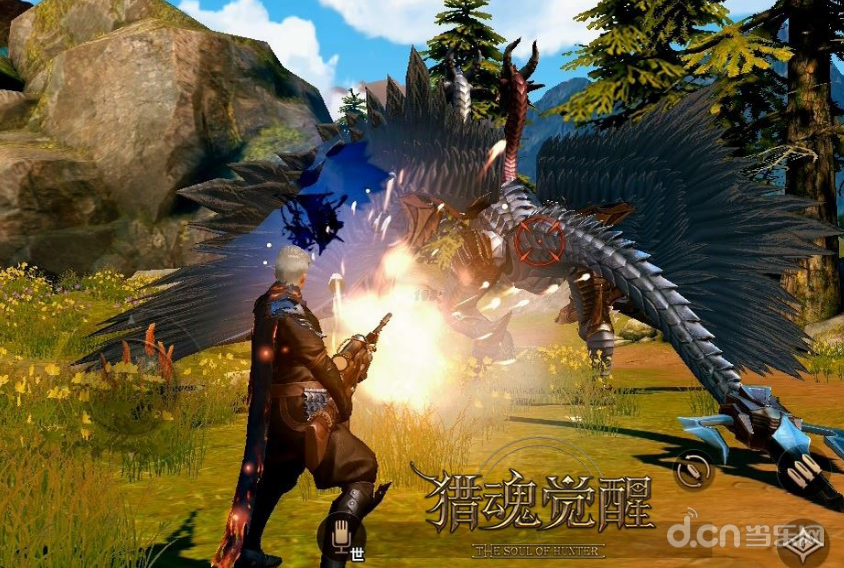Tap the microphone voice chat button
The image size is (844, 568).
[x=339, y=533]
